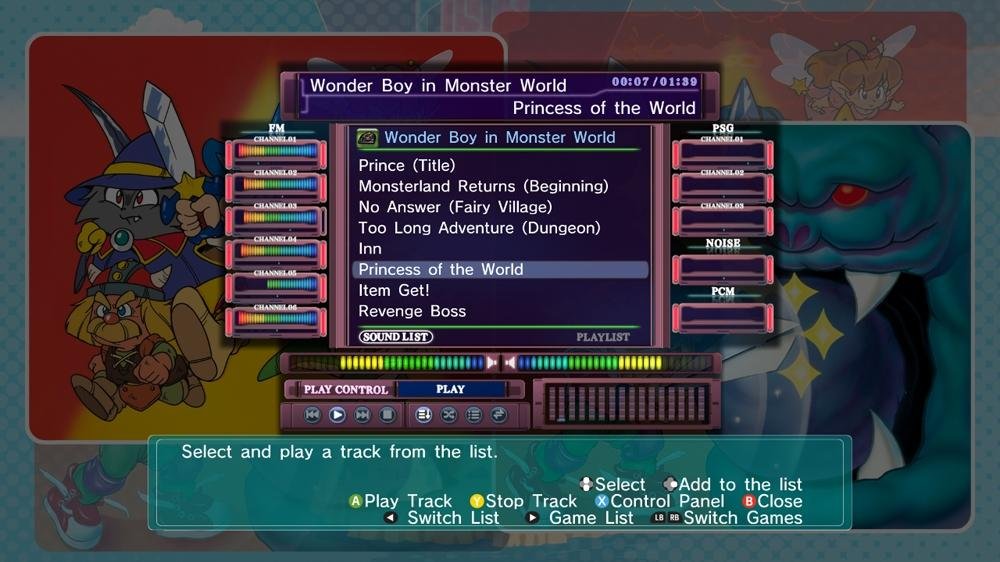Choose No Answer (Fairy Village) track

(455, 207)
